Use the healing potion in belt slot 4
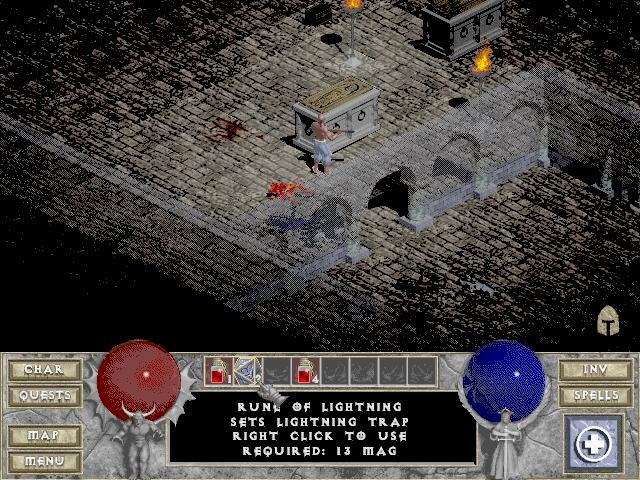 [306, 371]
